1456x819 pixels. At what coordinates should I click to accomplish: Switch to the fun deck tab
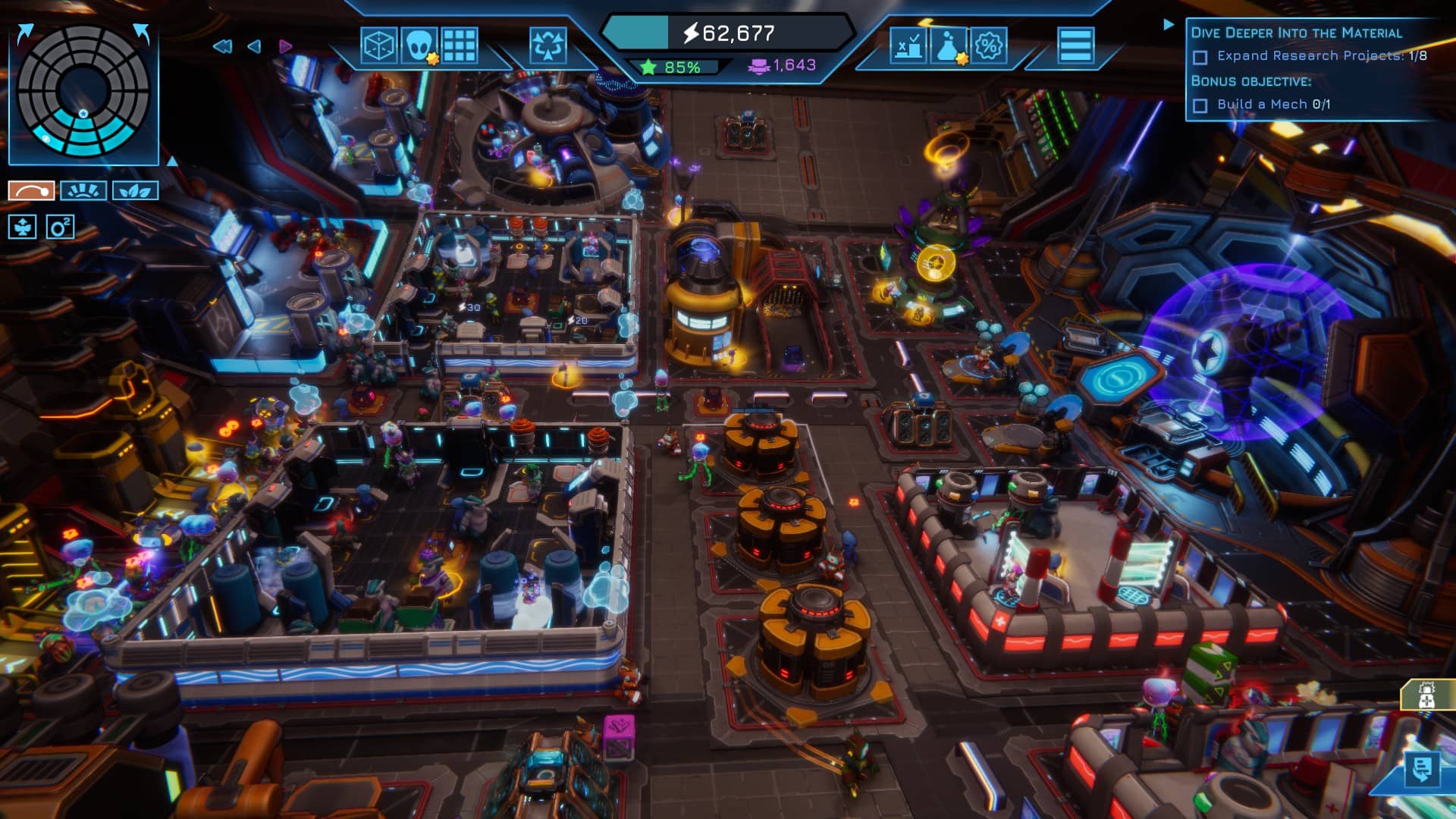click(83, 190)
